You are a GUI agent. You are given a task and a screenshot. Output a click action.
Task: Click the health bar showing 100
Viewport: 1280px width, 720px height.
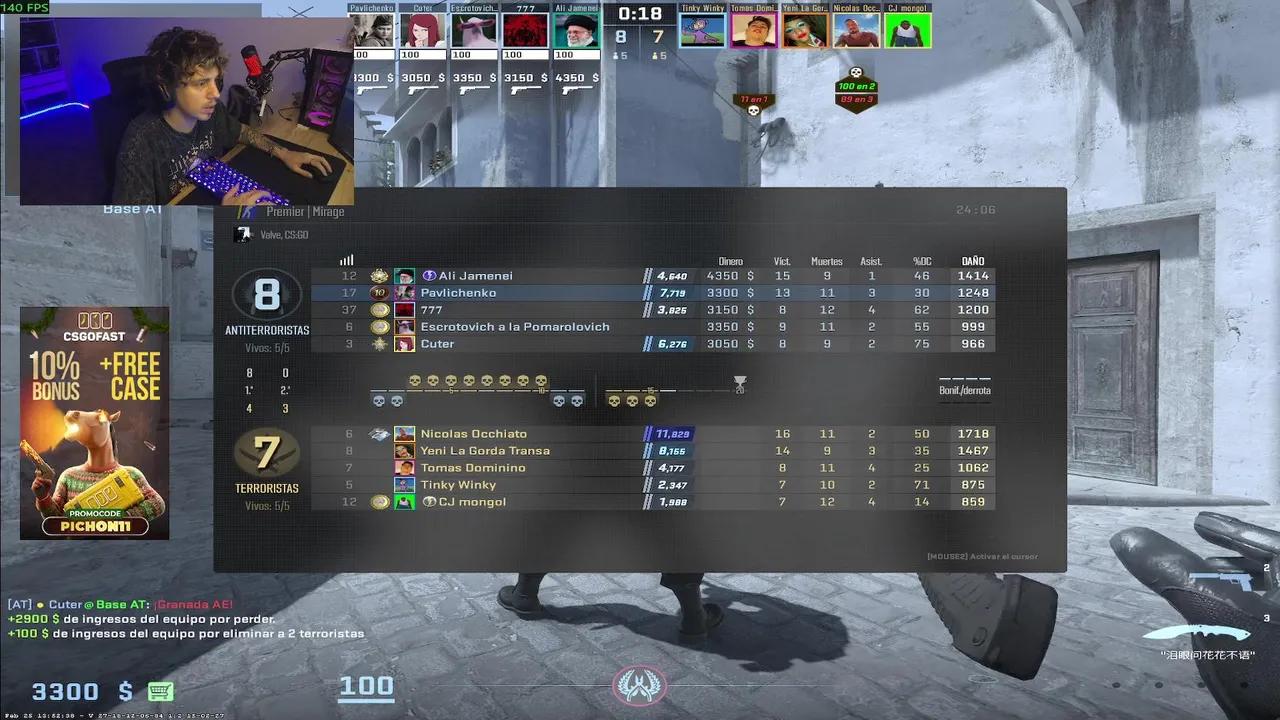pyautogui.click(x=367, y=686)
